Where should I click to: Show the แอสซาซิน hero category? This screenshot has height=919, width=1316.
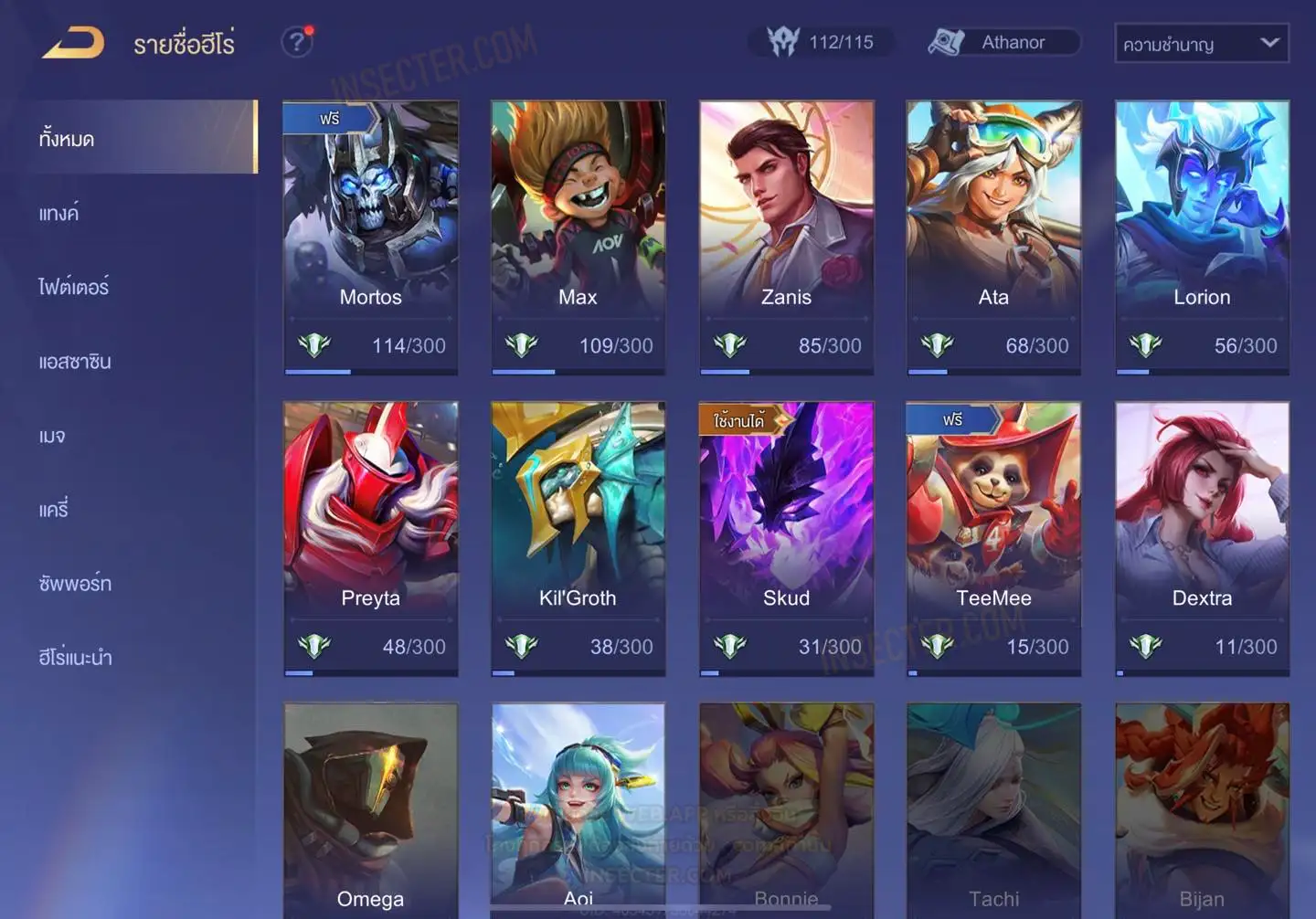pos(75,362)
